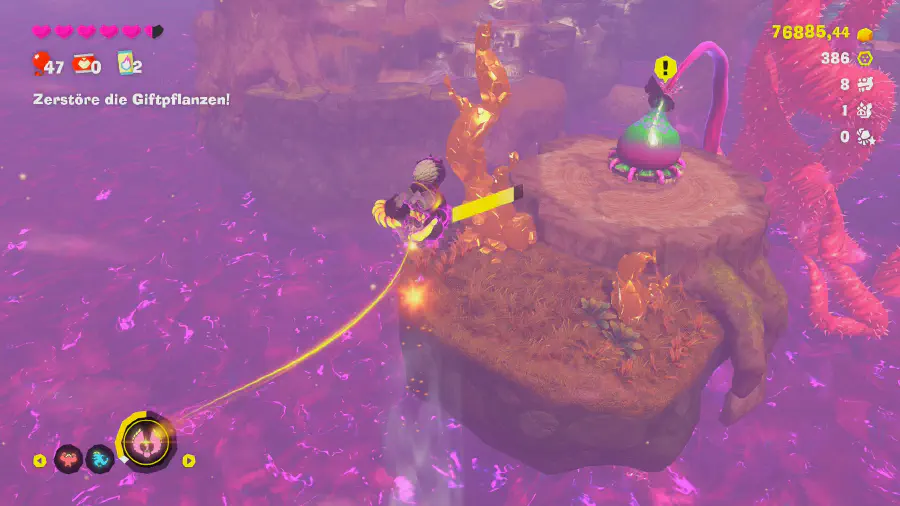The width and height of the screenshot is (900, 506).
Task: Select the red muscle-flexing ability icon
Action: tap(68, 460)
